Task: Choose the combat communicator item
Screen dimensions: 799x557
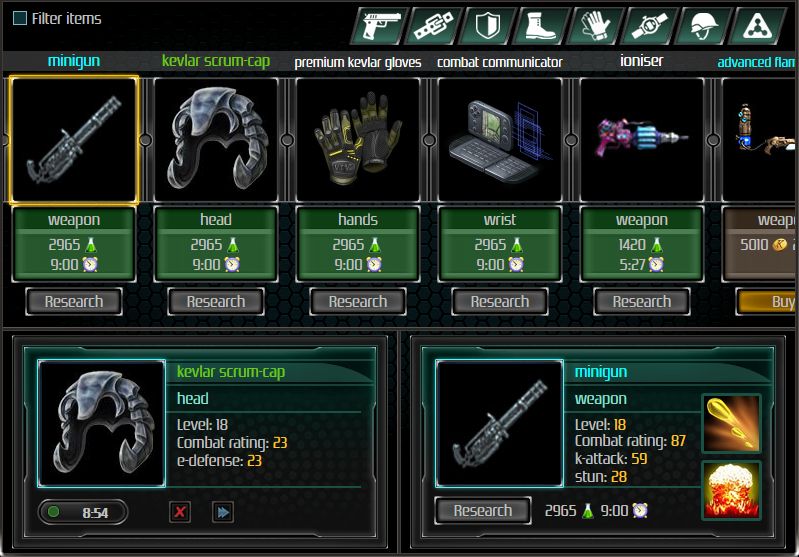Action: coord(500,139)
